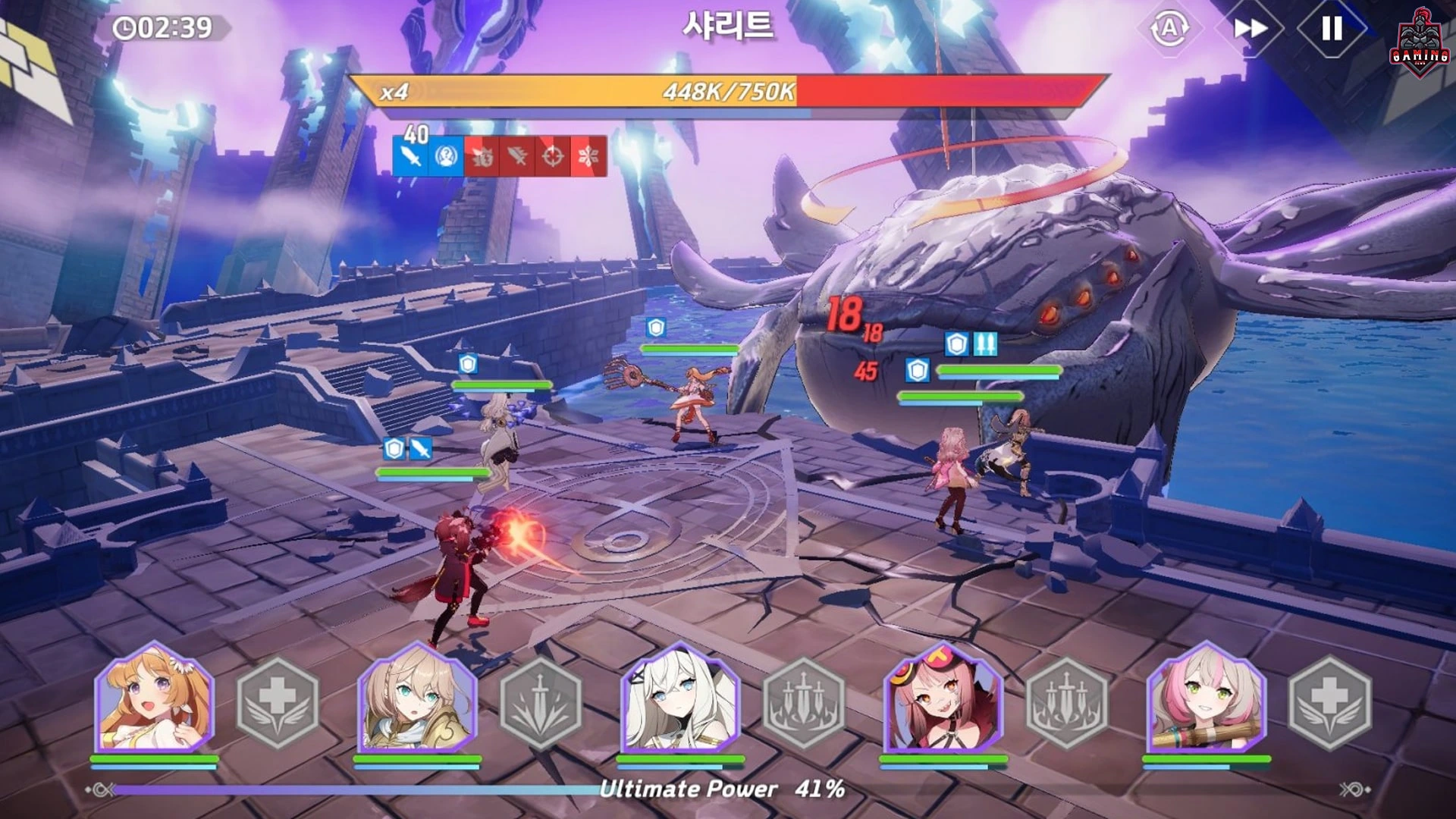
Task: Click the red crosshair debuff icon
Action: click(x=553, y=157)
